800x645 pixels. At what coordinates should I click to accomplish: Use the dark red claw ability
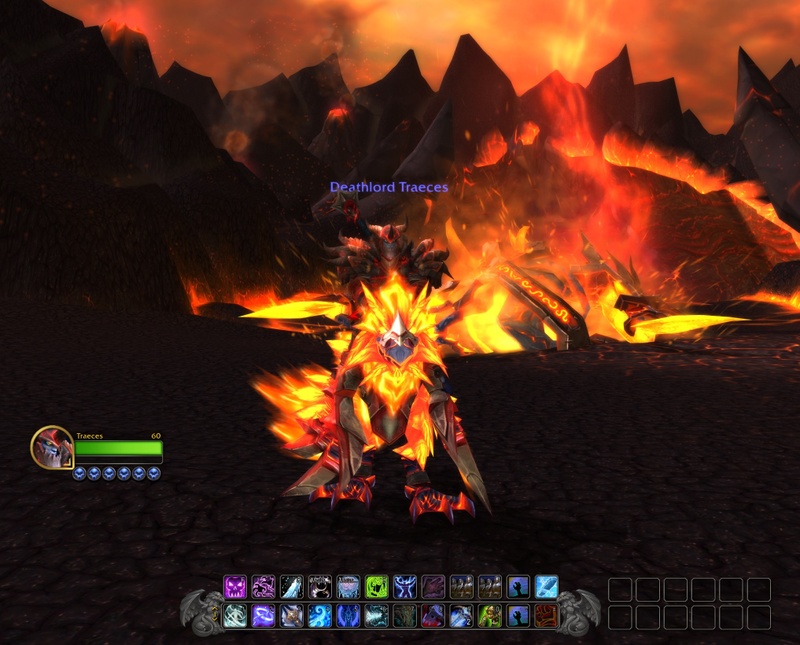pos(433,587)
